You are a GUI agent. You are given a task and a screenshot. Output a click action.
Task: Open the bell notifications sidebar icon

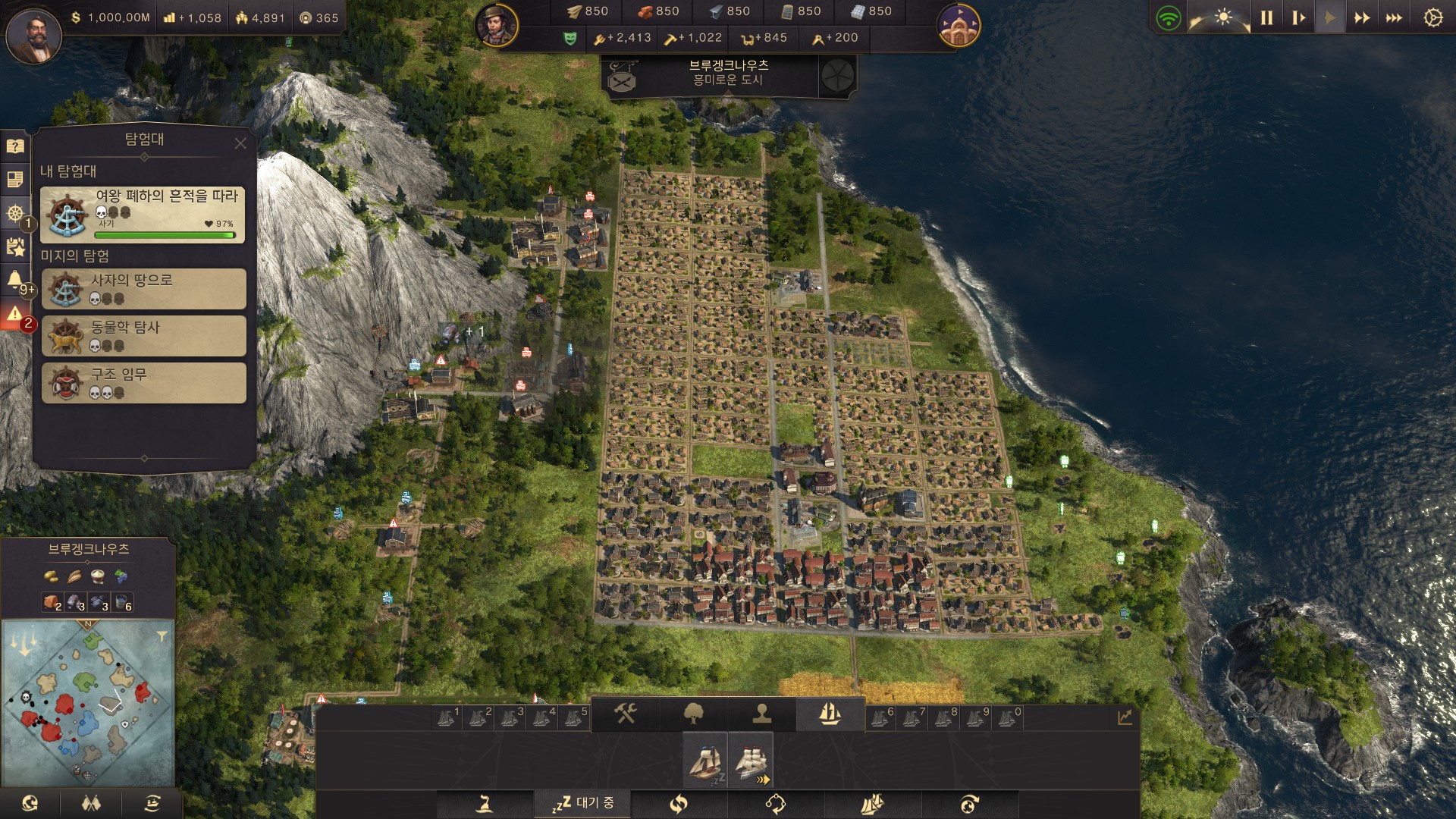[x=15, y=280]
